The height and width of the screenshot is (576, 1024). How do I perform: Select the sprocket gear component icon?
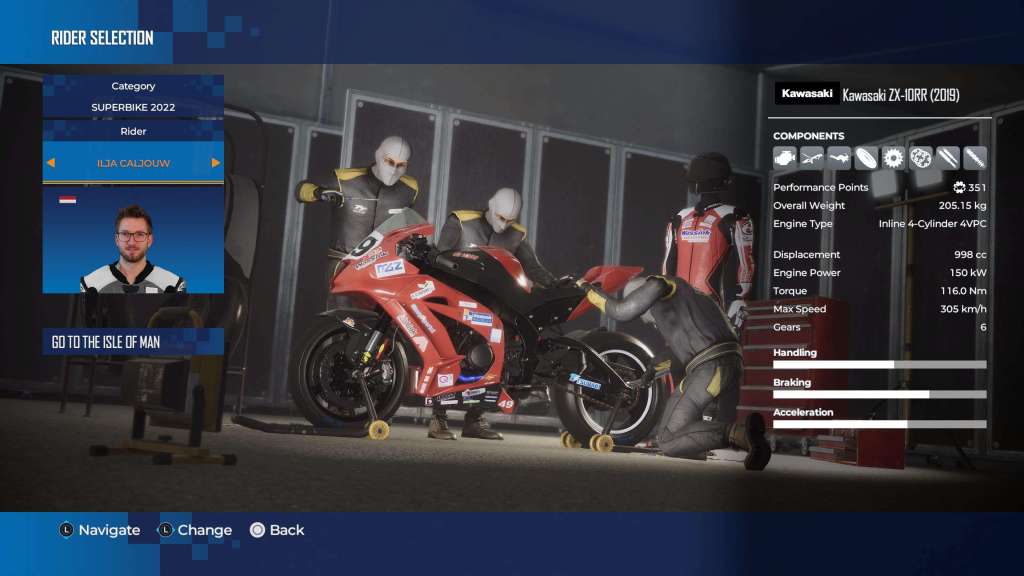(893, 157)
